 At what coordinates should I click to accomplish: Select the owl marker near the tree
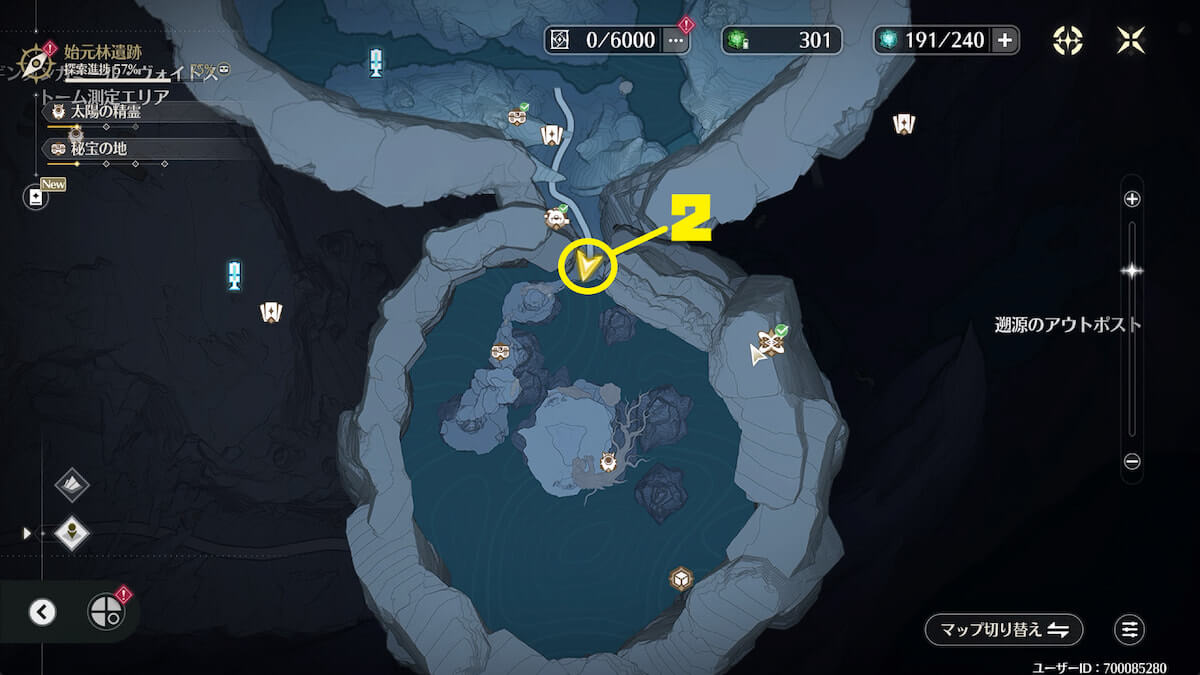[608, 462]
